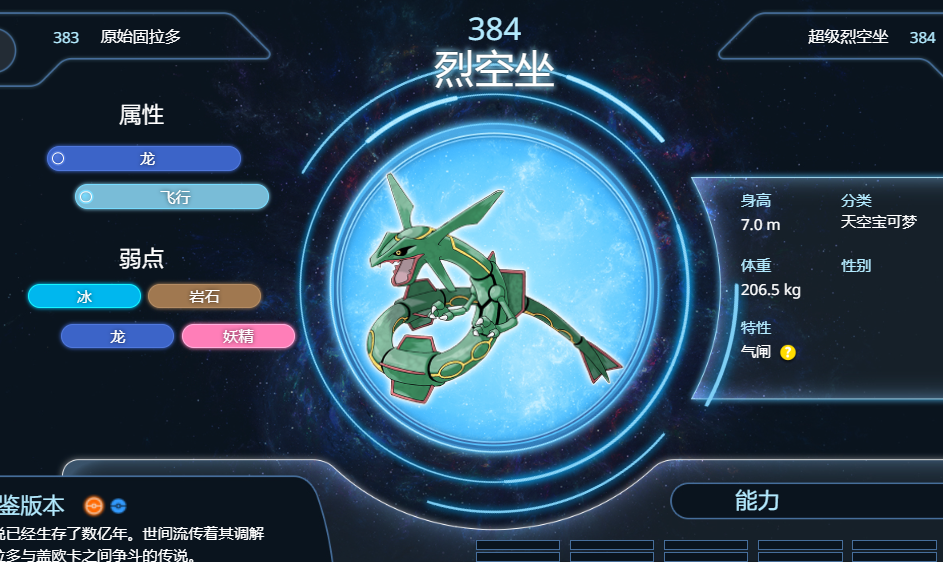Show 气闸 ability info via question mark
943x562 pixels.
click(788, 352)
